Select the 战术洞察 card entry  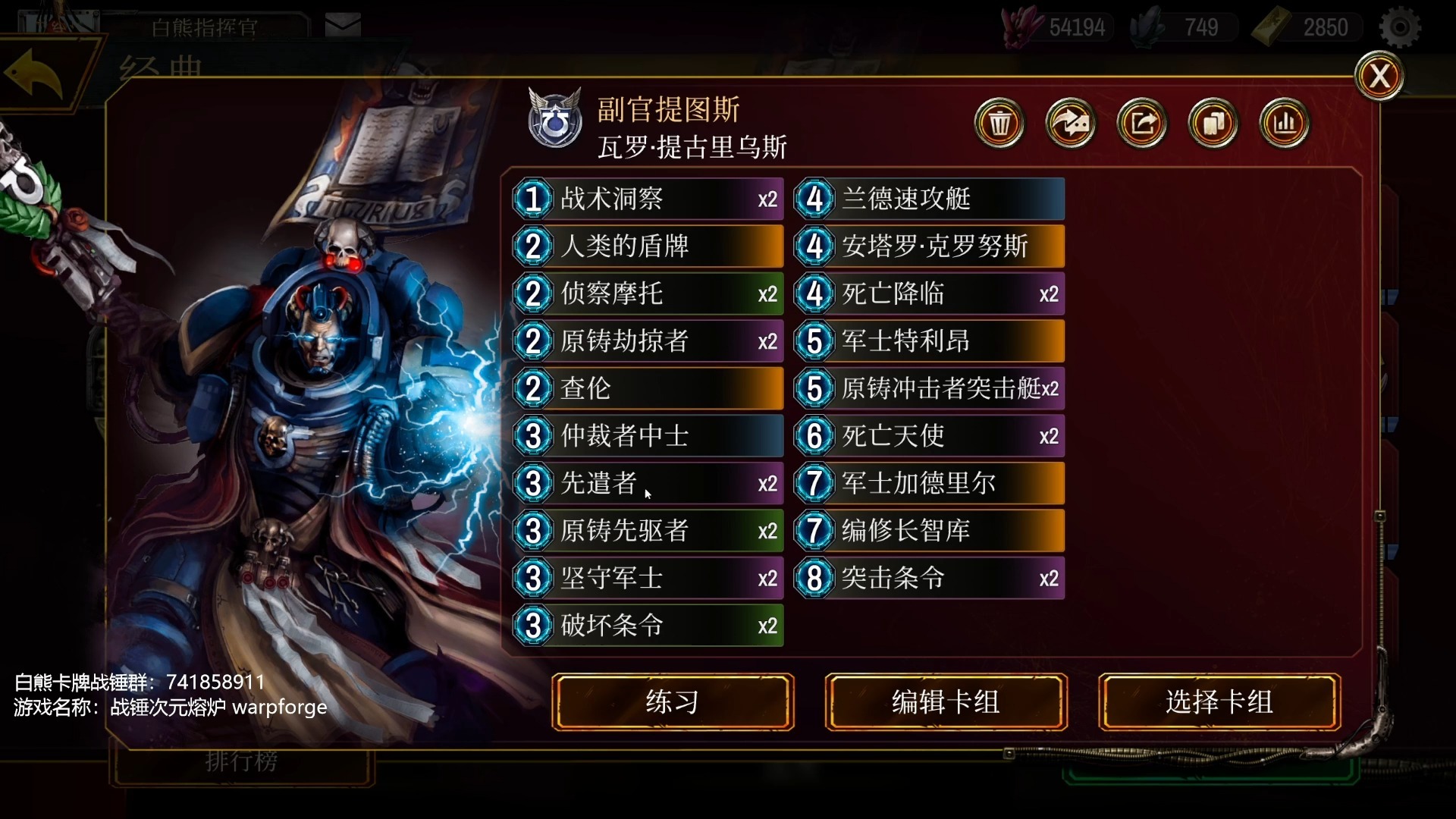click(647, 199)
